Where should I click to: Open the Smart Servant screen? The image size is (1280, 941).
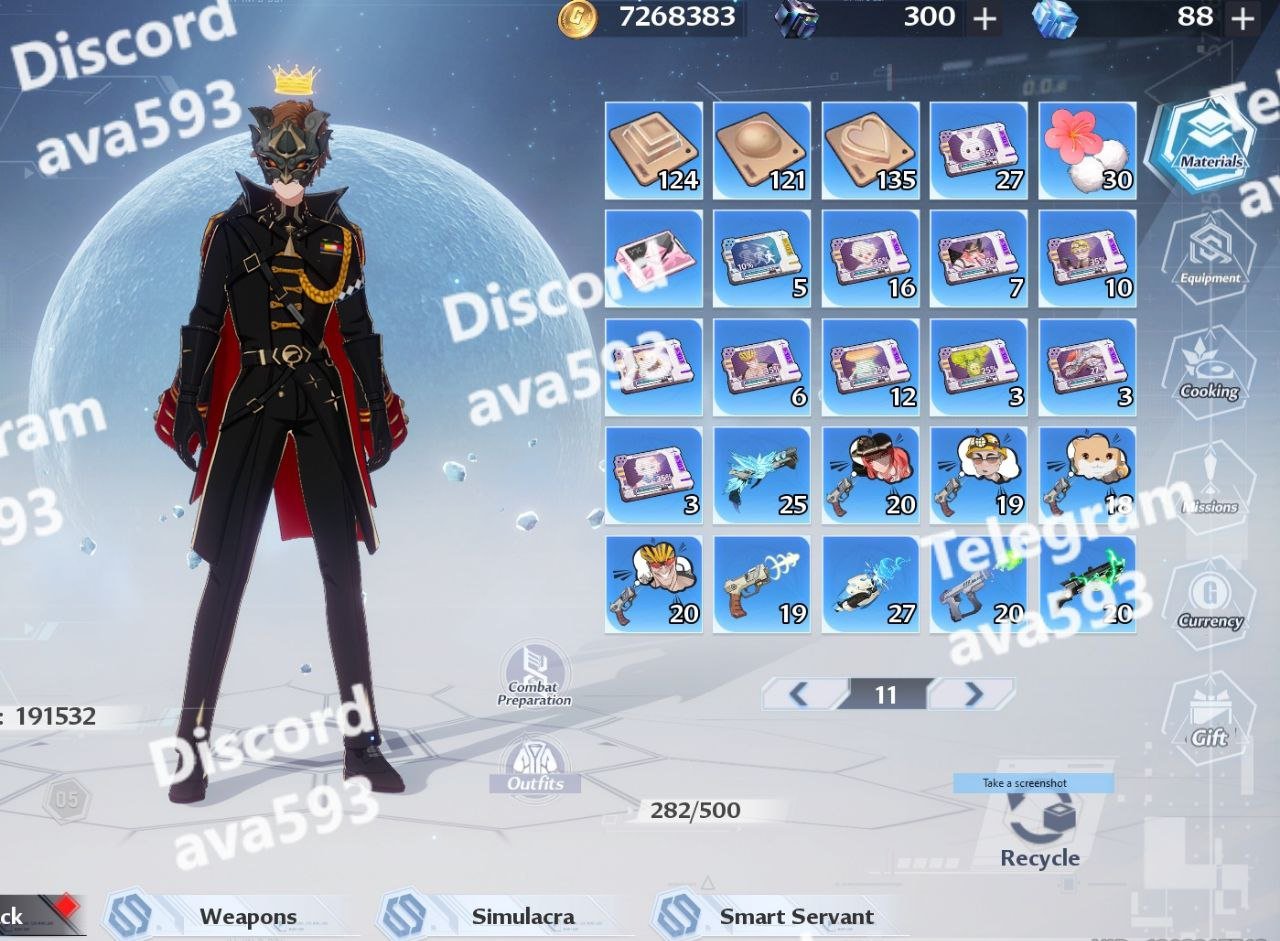pos(796,916)
